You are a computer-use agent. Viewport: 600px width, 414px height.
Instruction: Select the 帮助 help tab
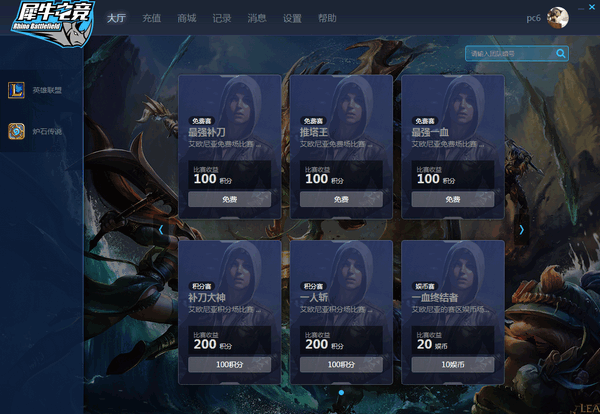(327, 18)
